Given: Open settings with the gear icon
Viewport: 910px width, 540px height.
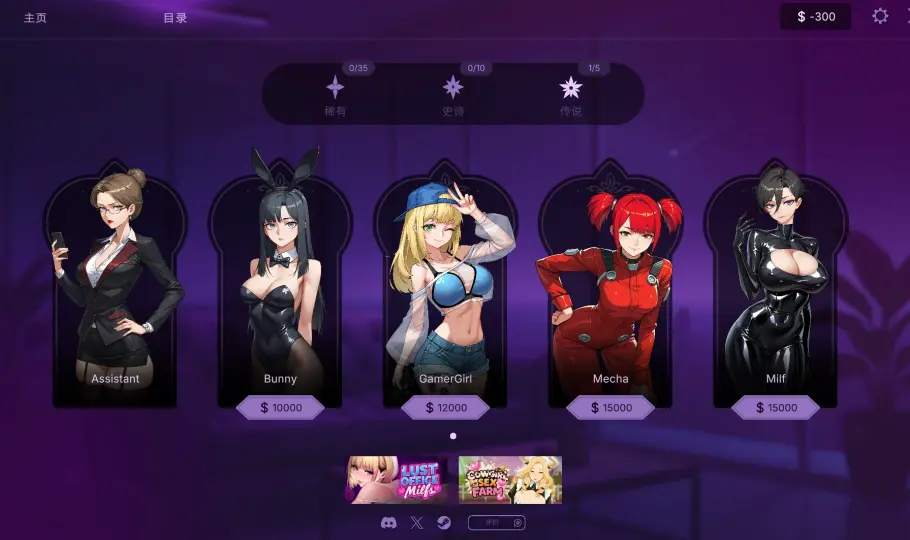Looking at the screenshot, I should 880,16.
